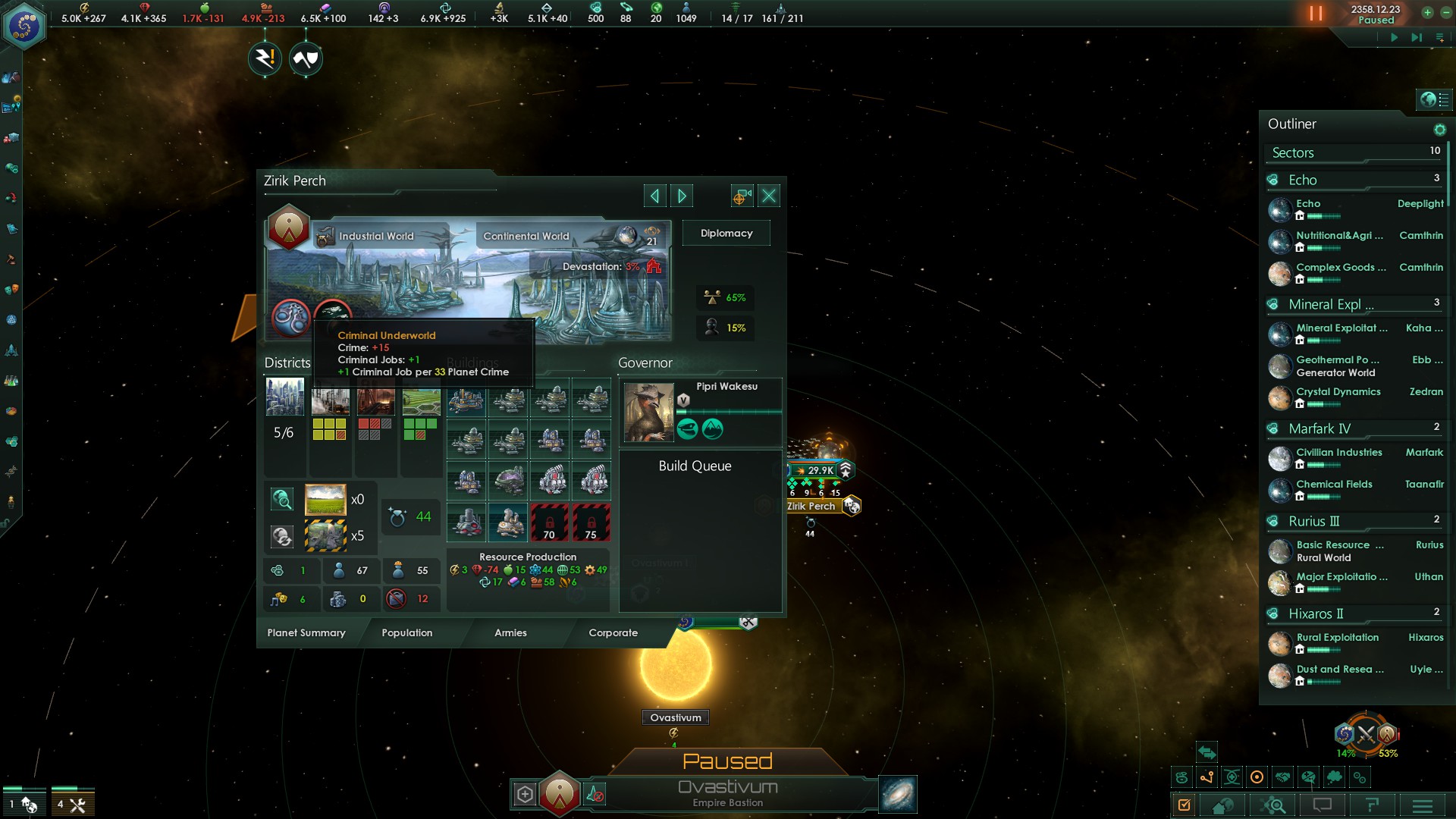Select Crystal Dynamics planet in Outliner

(1338, 392)
